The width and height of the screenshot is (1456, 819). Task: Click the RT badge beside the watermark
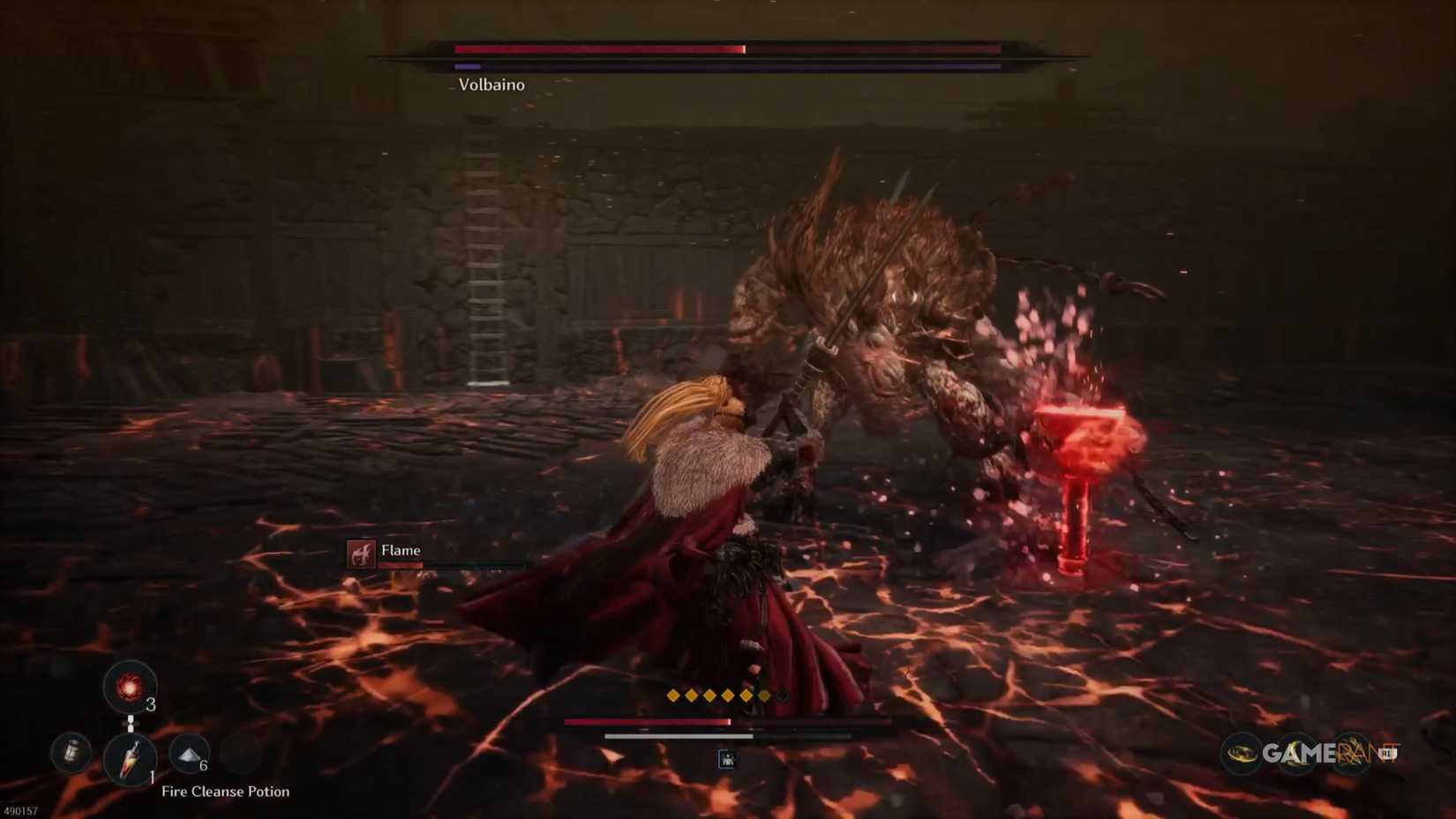coord(1386,755)
